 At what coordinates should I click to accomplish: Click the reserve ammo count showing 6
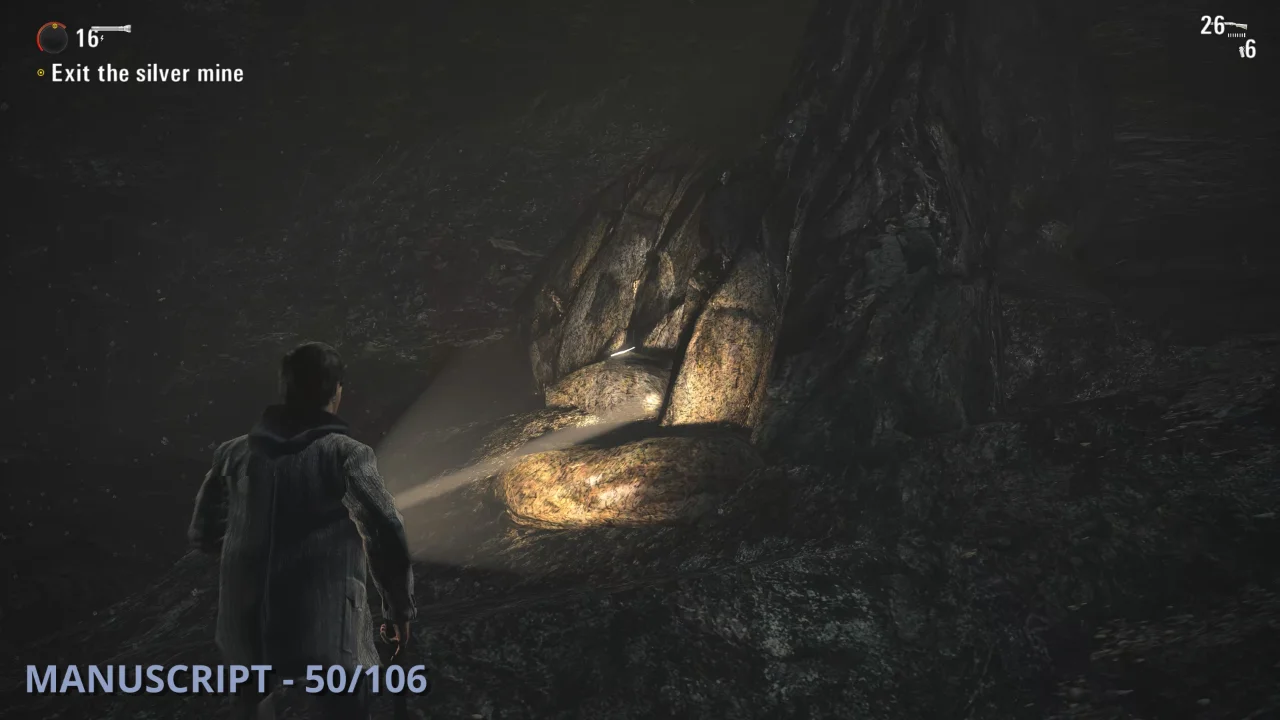click(1250, 50)
